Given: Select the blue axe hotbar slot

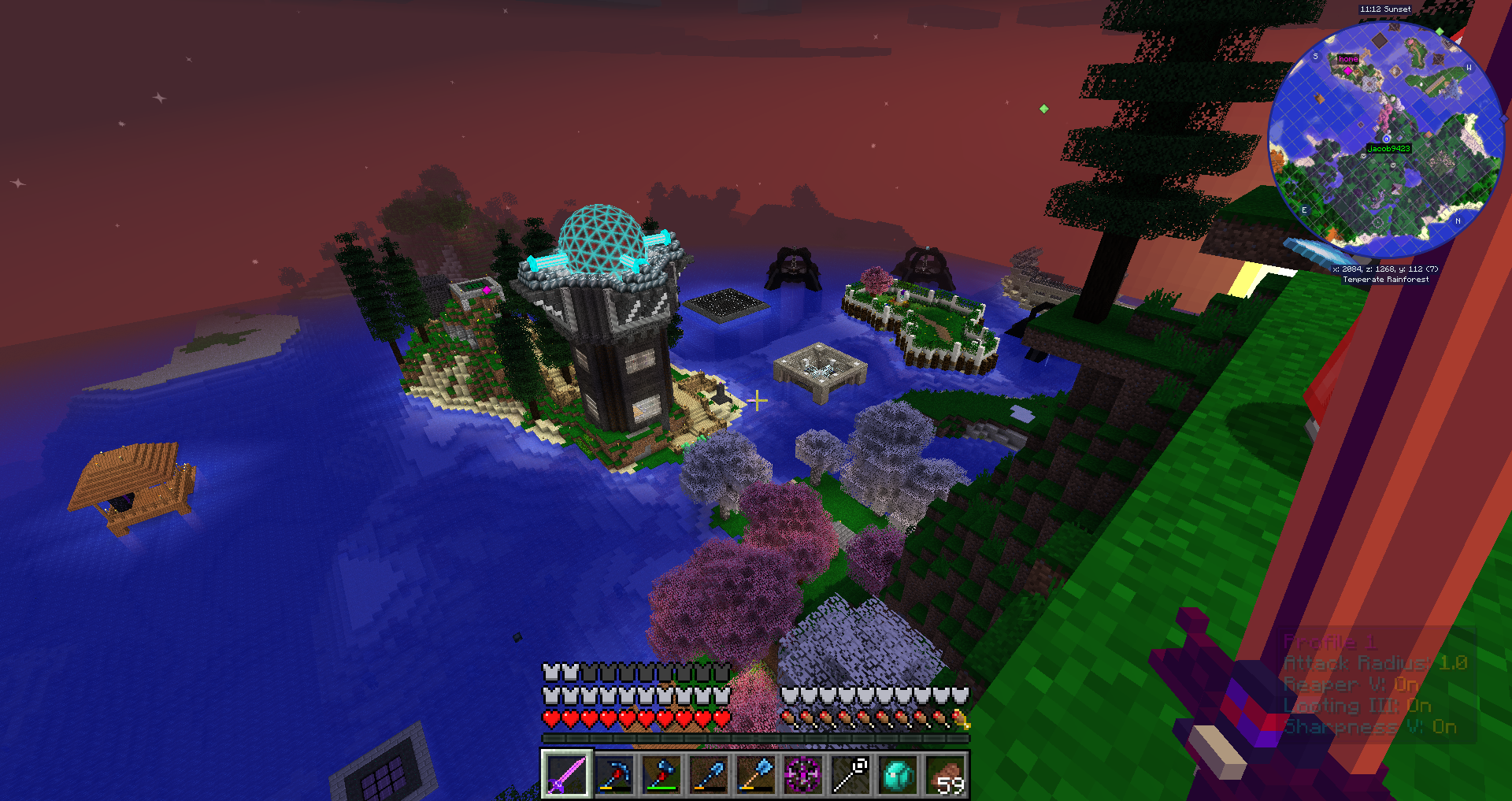Looking at the screenshot, I should click(661, 774).
